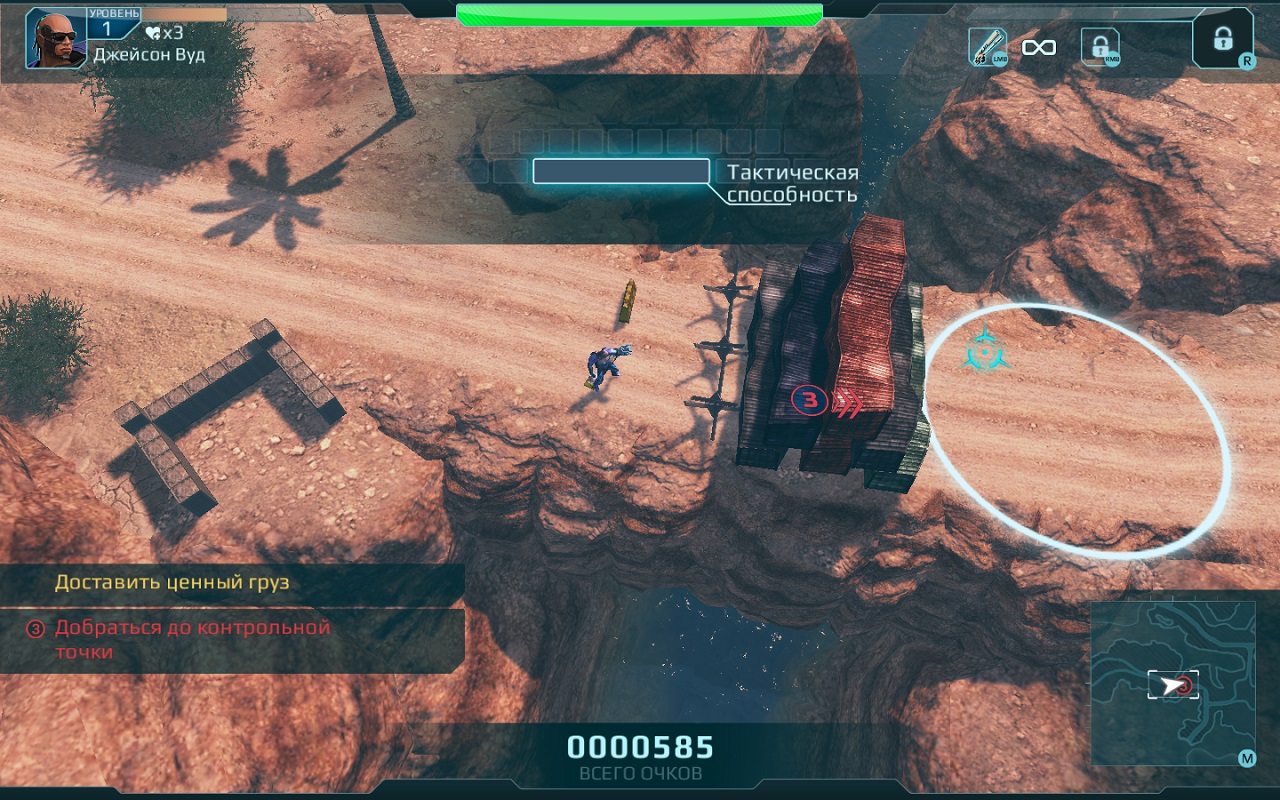Select the "Доставить ценный груз" mission title

pos(172,582)
